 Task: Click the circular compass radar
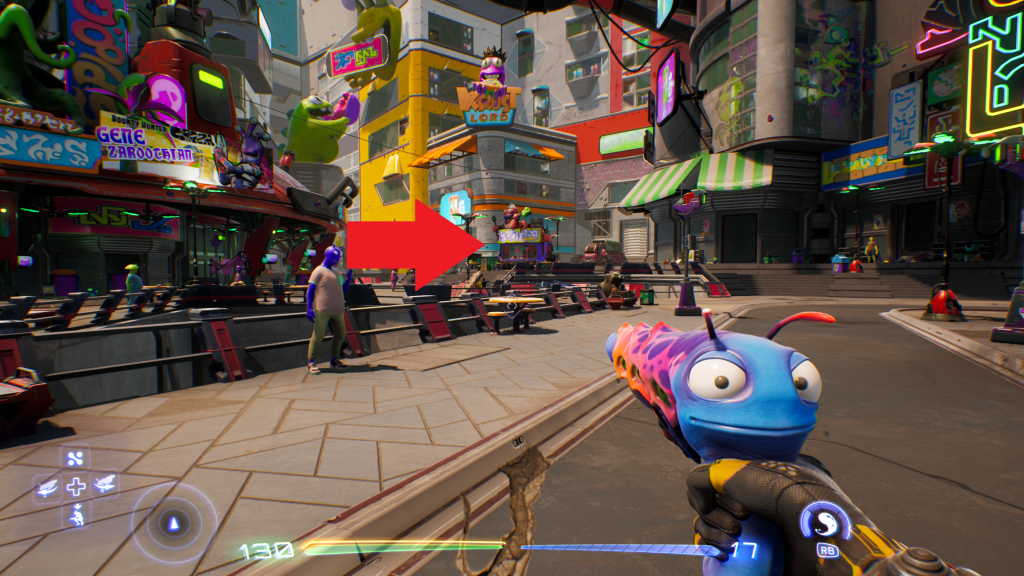point(175,523)
